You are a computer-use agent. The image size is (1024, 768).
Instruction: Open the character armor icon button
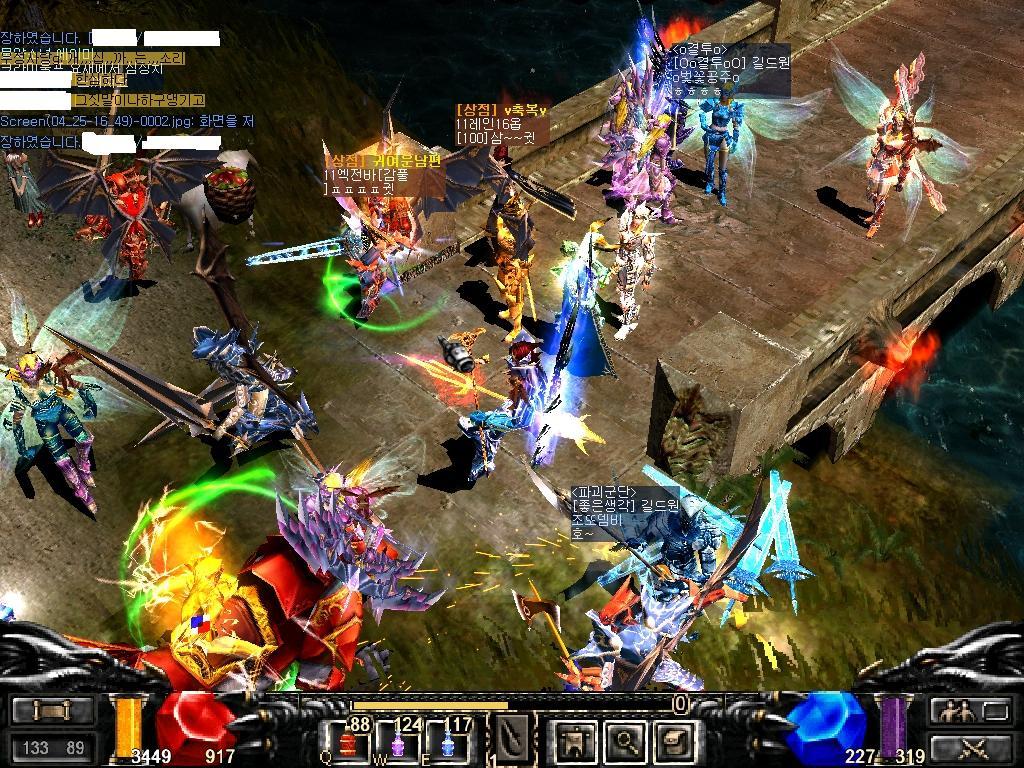[578, 741]
